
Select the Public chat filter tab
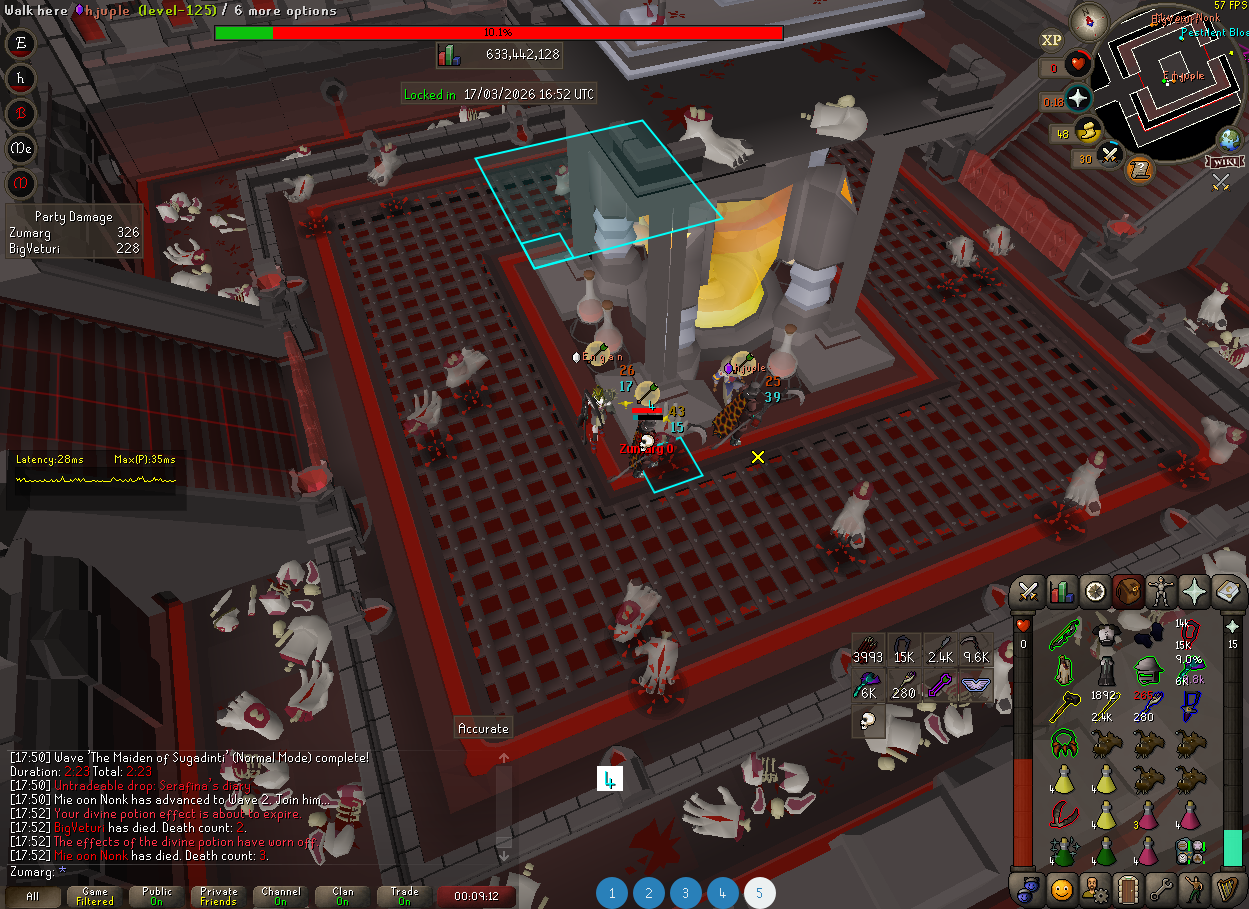[x=157, y=896]
